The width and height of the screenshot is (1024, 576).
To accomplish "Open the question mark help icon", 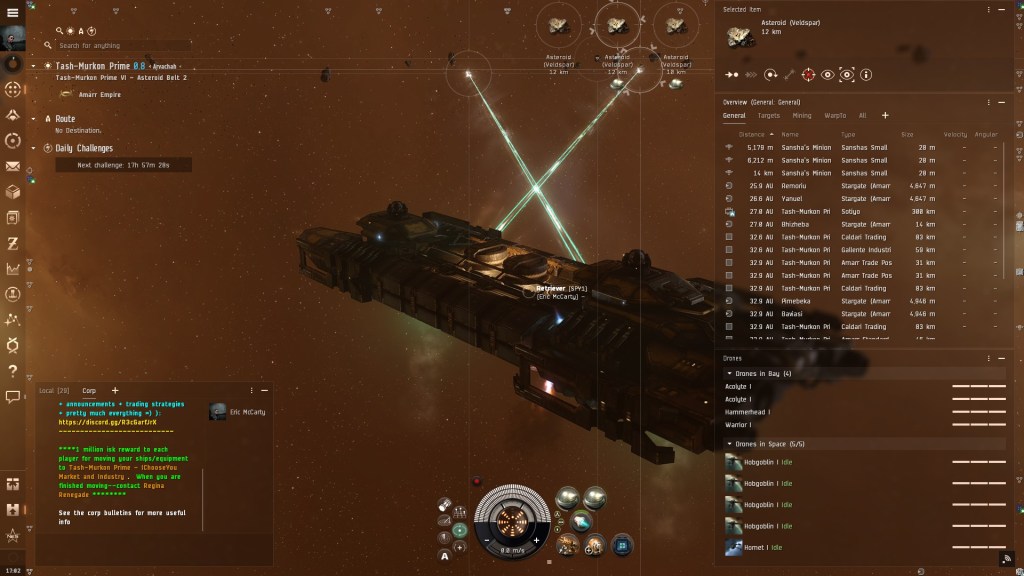I will point(13,371).
